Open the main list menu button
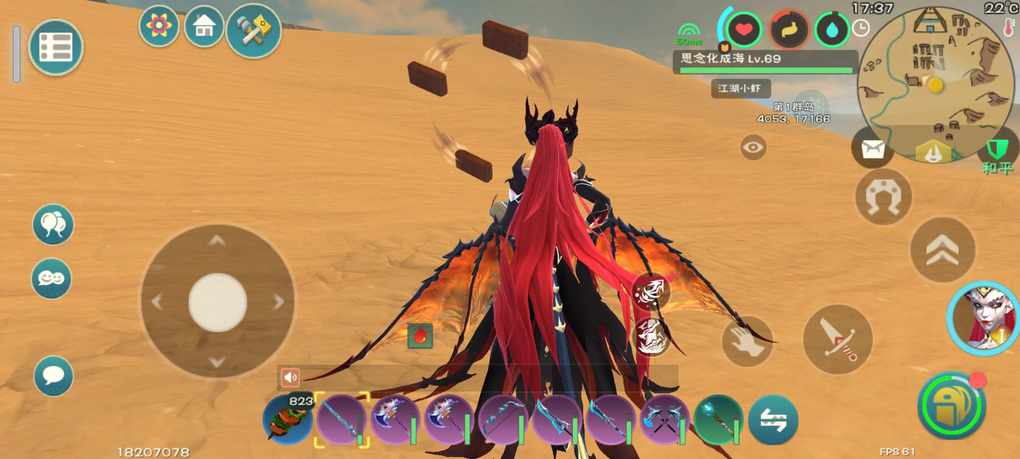Image resolution: width=1020 pixels, height=459 pixels. pos(55,47)
